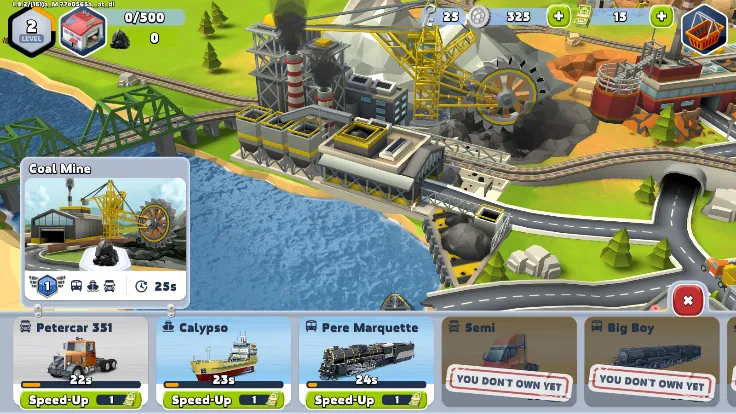The width and height of the screenshot is (736, 414).
Task: Select the Pere Marquette train card
Action: 366,353
